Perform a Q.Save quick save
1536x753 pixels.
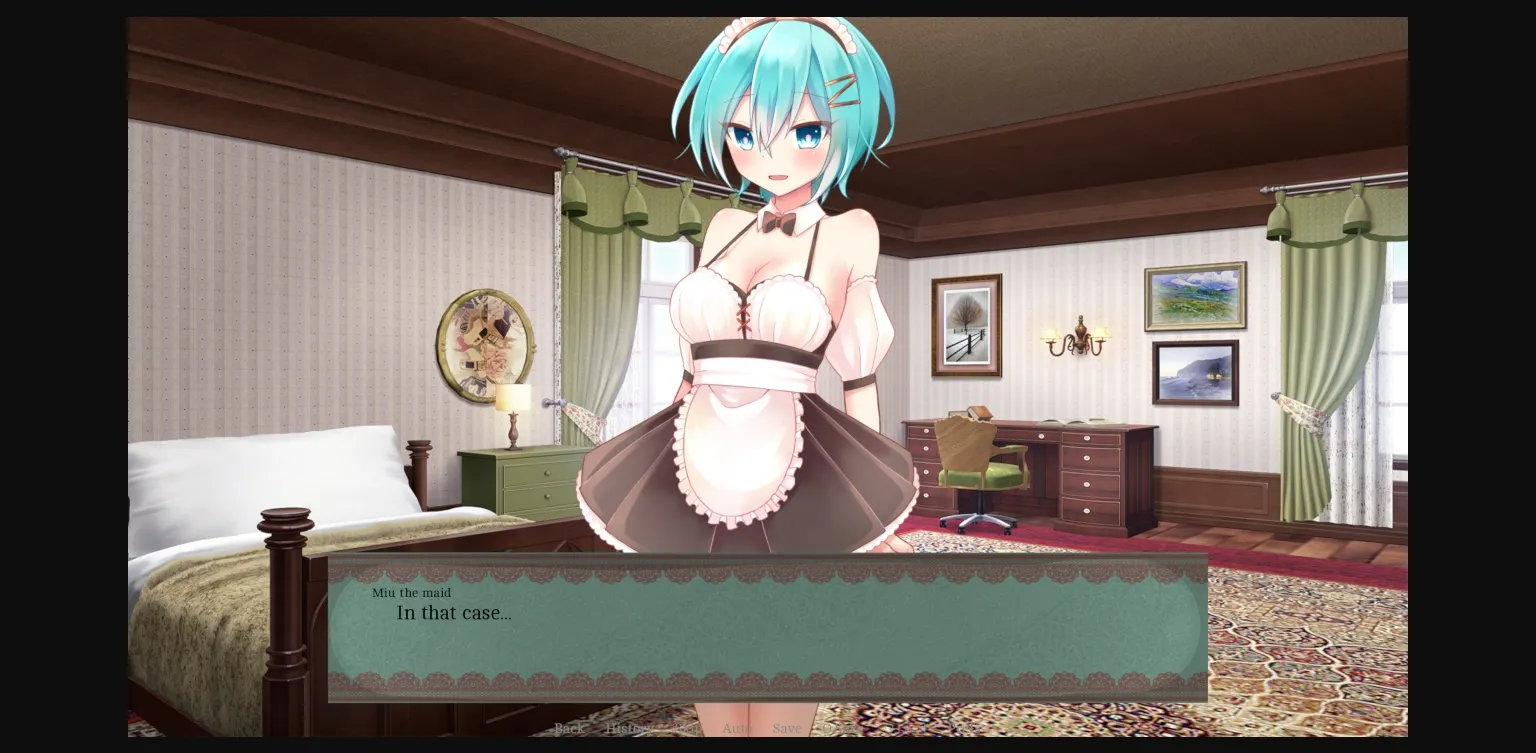click(x=840, y=729)
